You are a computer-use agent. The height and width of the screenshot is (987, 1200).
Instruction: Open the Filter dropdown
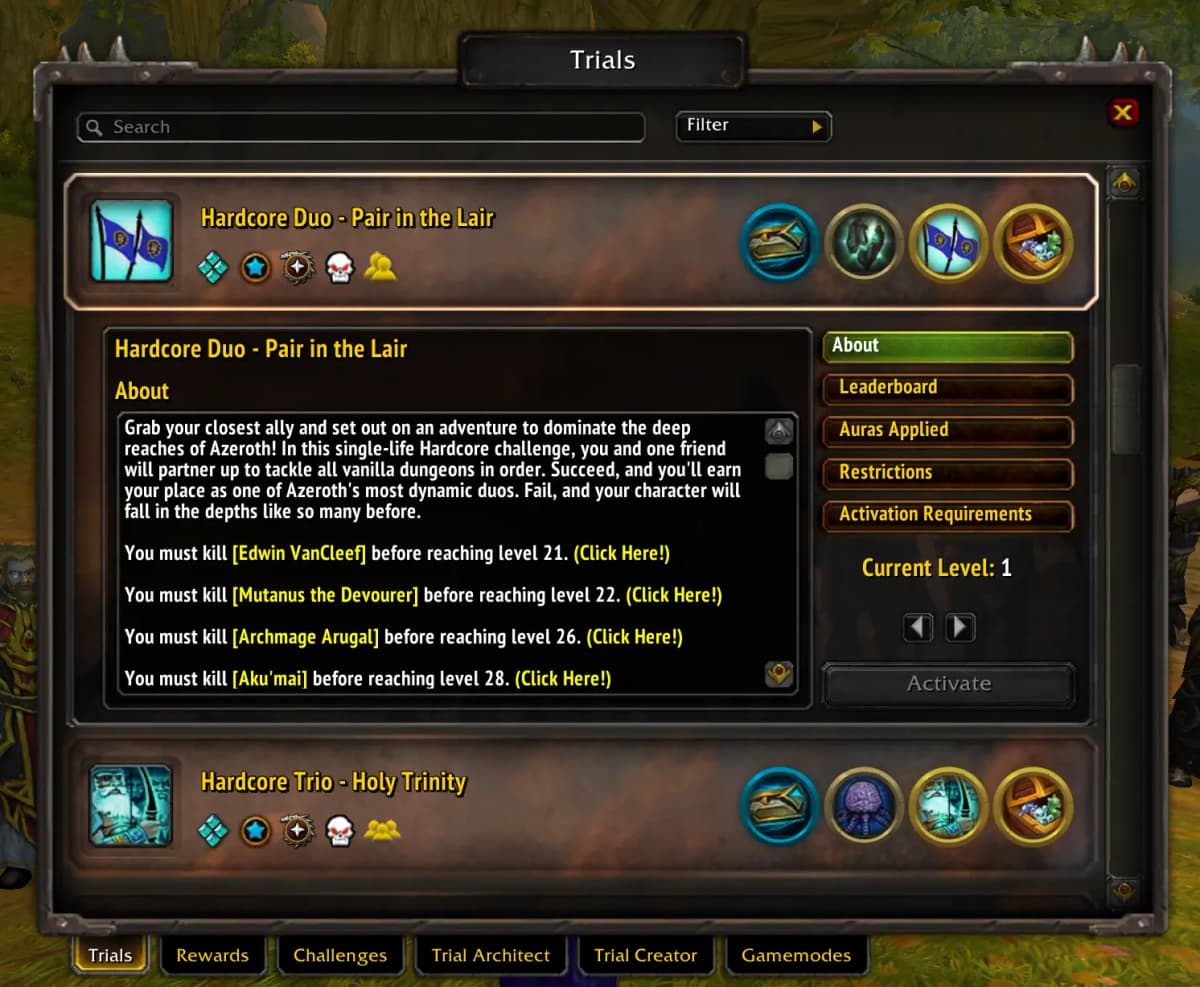pyautogui.click(x=753, y=126)
